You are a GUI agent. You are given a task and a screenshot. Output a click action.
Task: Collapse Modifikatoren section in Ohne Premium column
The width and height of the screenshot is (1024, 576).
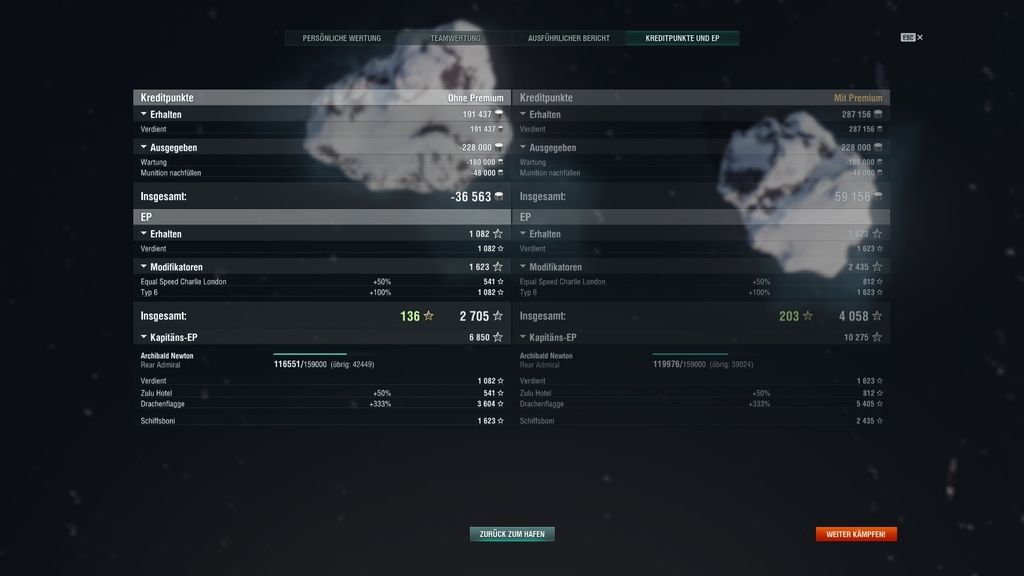tap(144, 267)
